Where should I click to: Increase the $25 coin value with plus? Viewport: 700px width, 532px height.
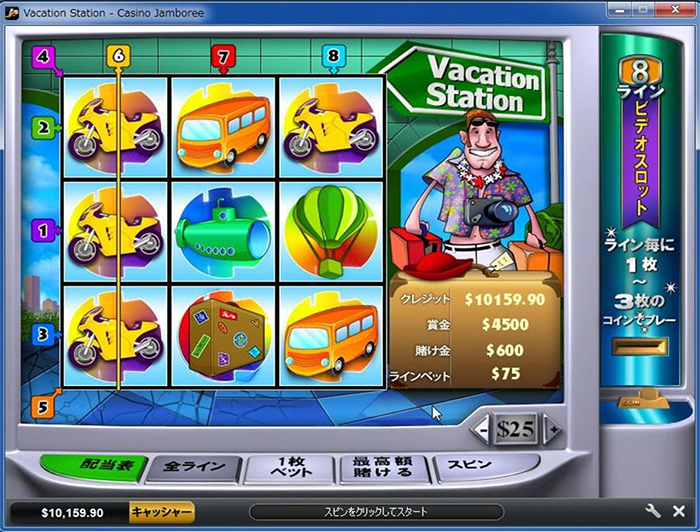click(x=551, y=429)
